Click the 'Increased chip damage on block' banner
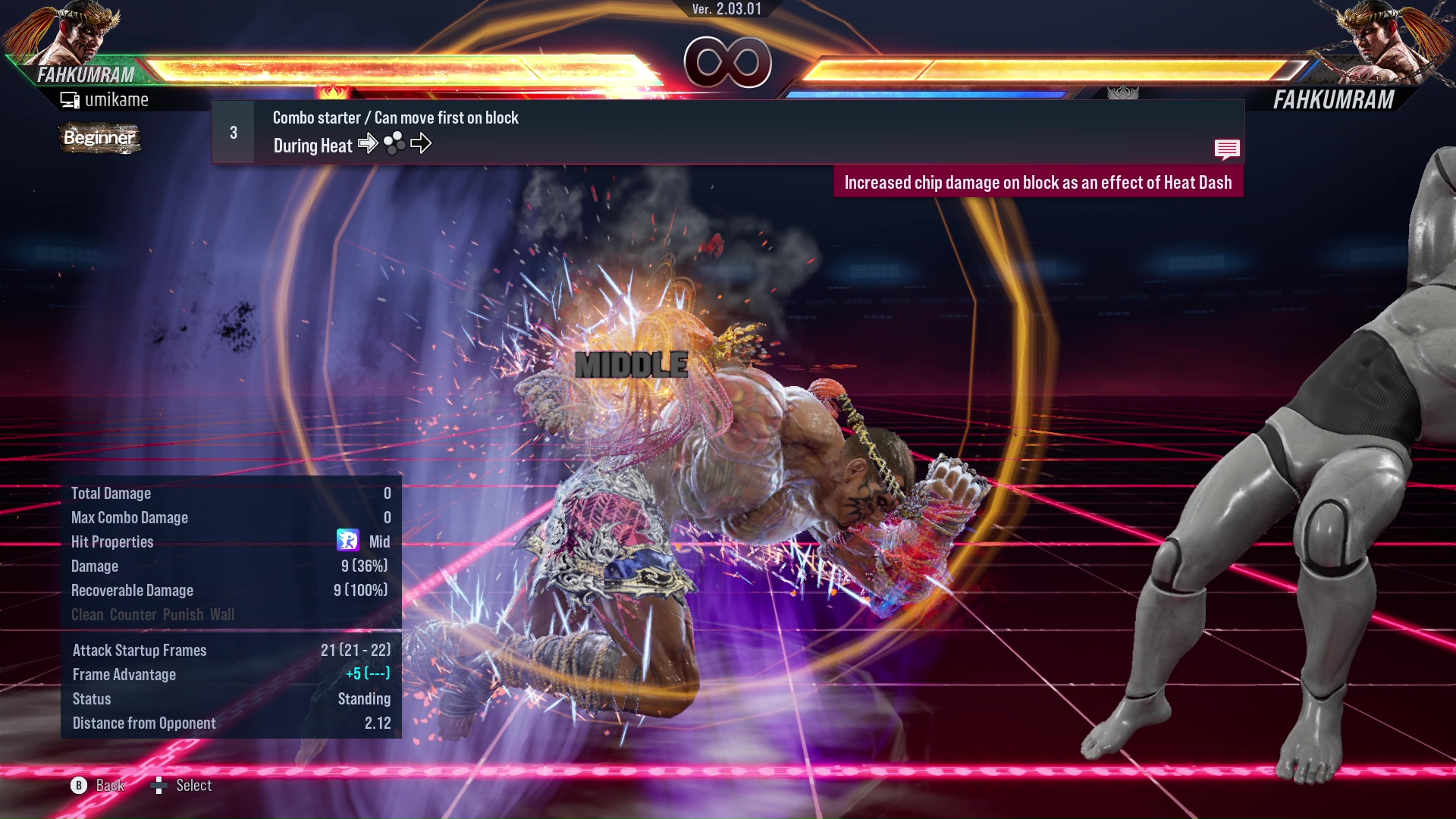The height and width of the screenshot is (819, 1456). click(1040, 182)
